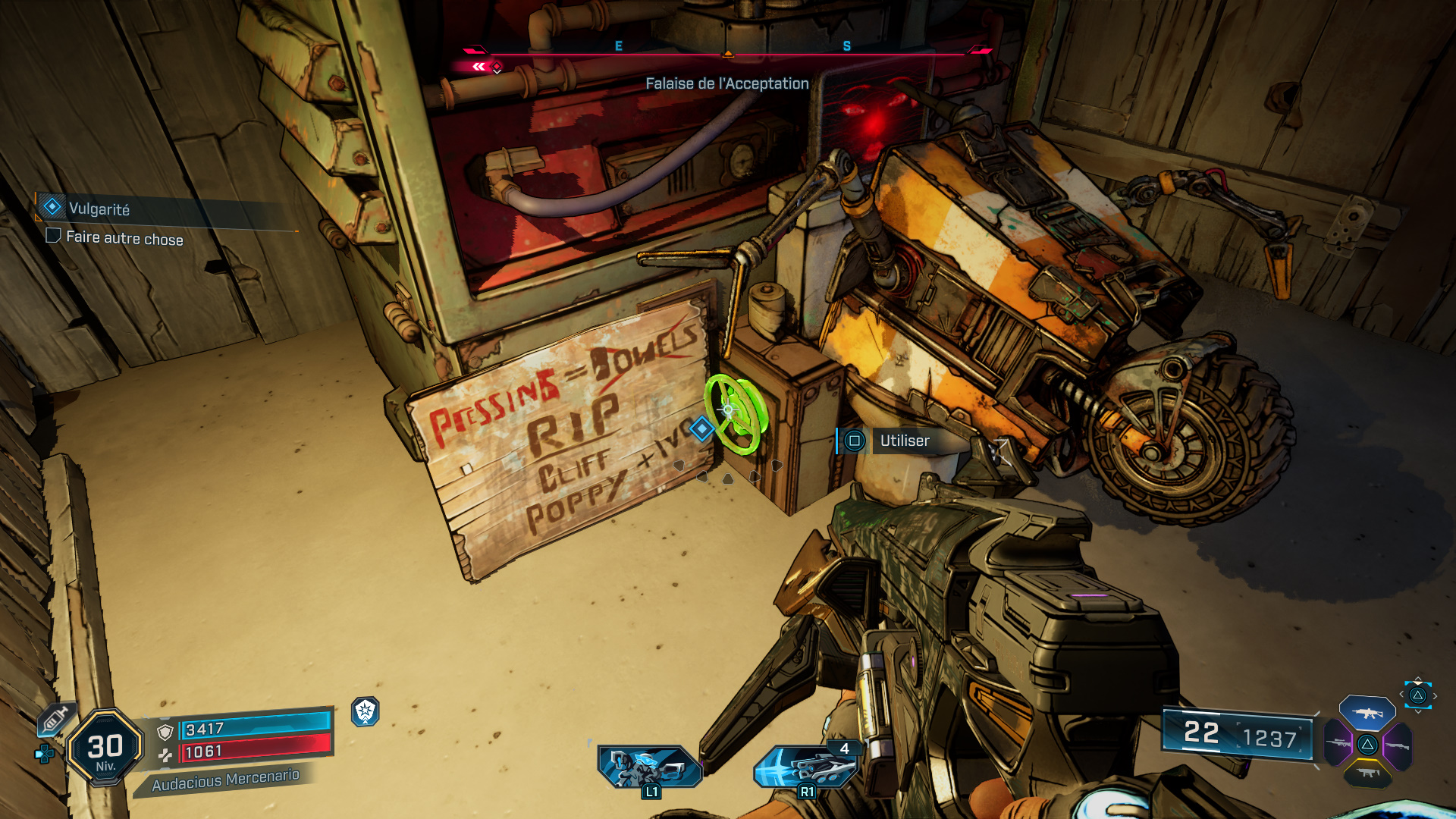Select the shotgun weapon slot
Screen dimensions: 1456x819
point(1398,745)
